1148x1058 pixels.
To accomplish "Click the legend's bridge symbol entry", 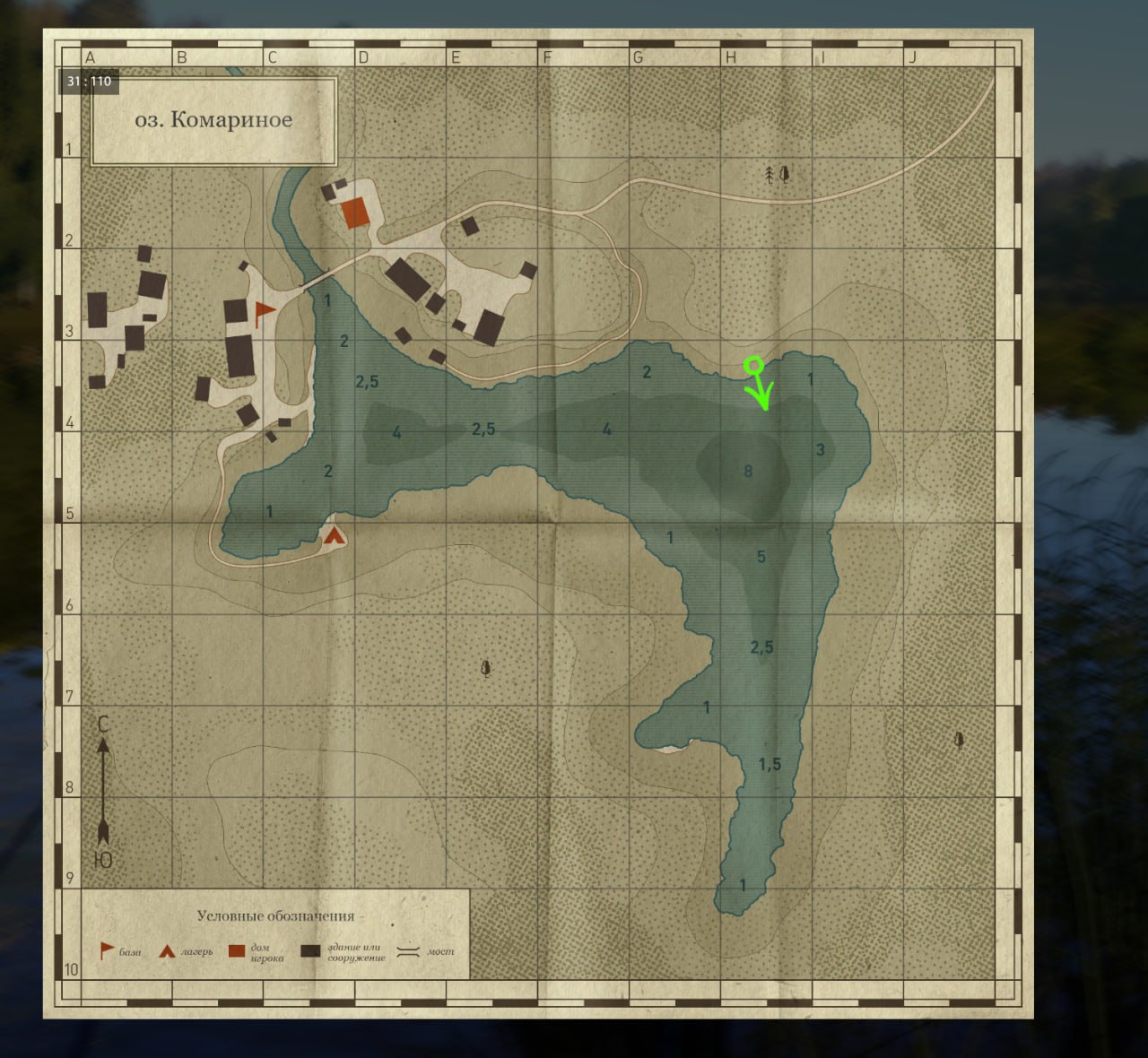I will [x=409, y=951].
